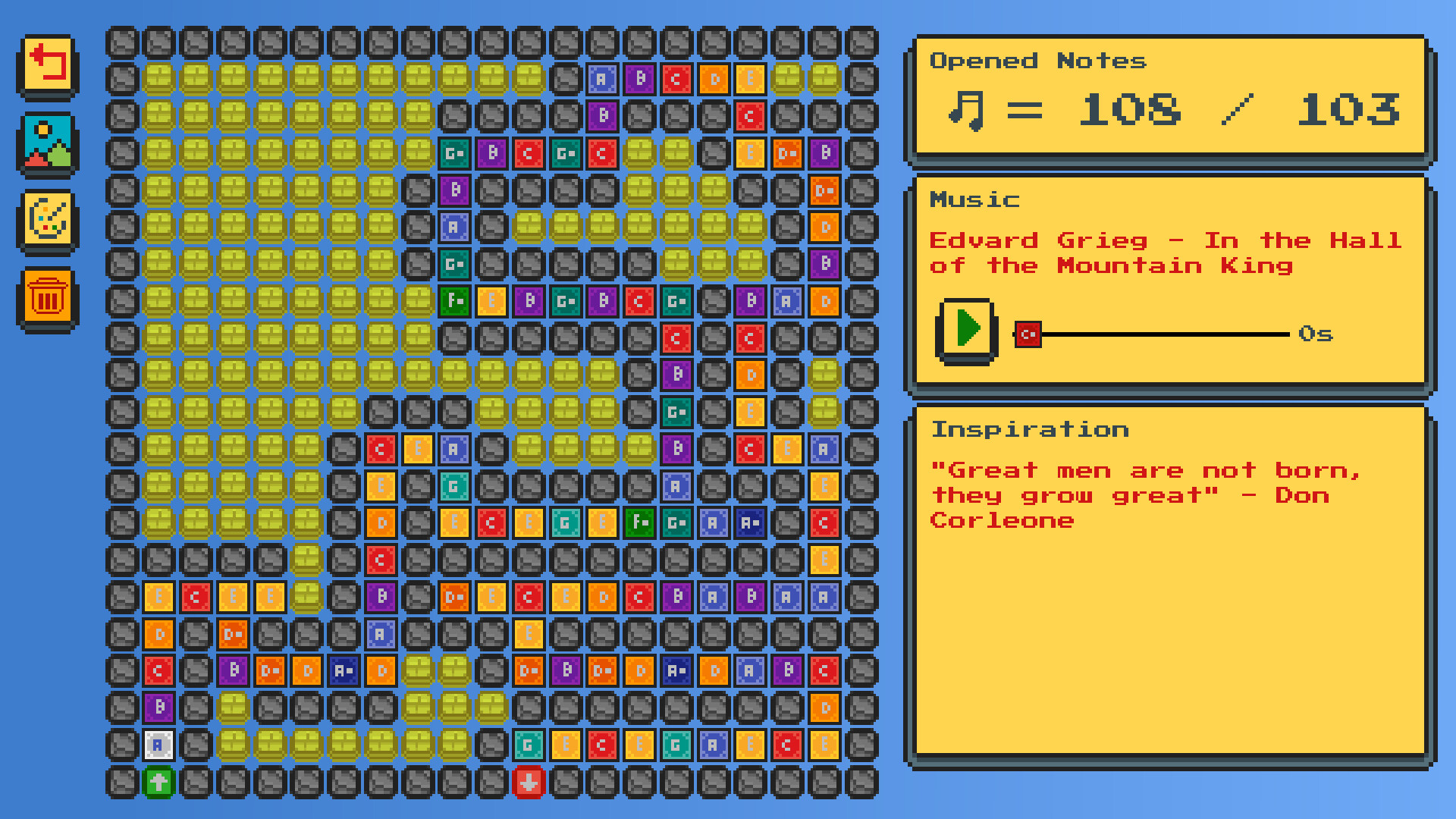The image size is (1456, 819).
Task: Click the red C tile beside it in the top row
Action: (x=676, y=79)
